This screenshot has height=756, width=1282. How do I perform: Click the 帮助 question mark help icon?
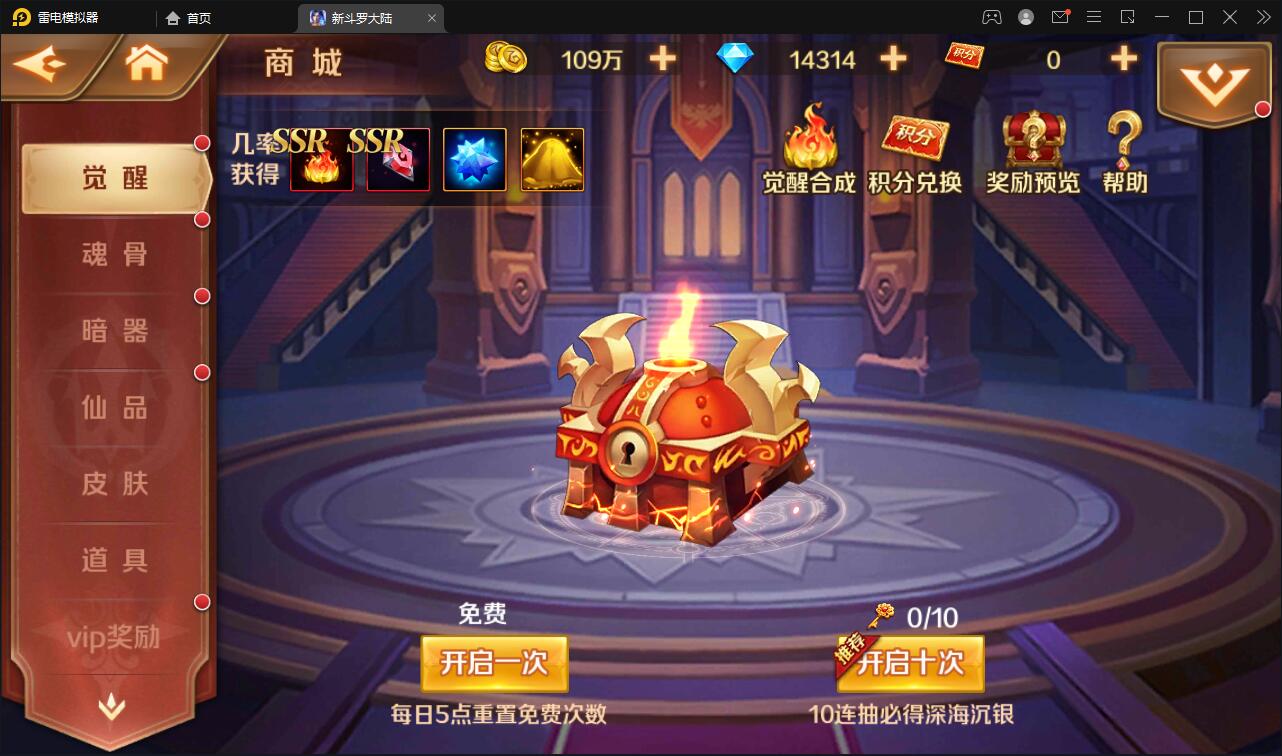click(1122, 150)
